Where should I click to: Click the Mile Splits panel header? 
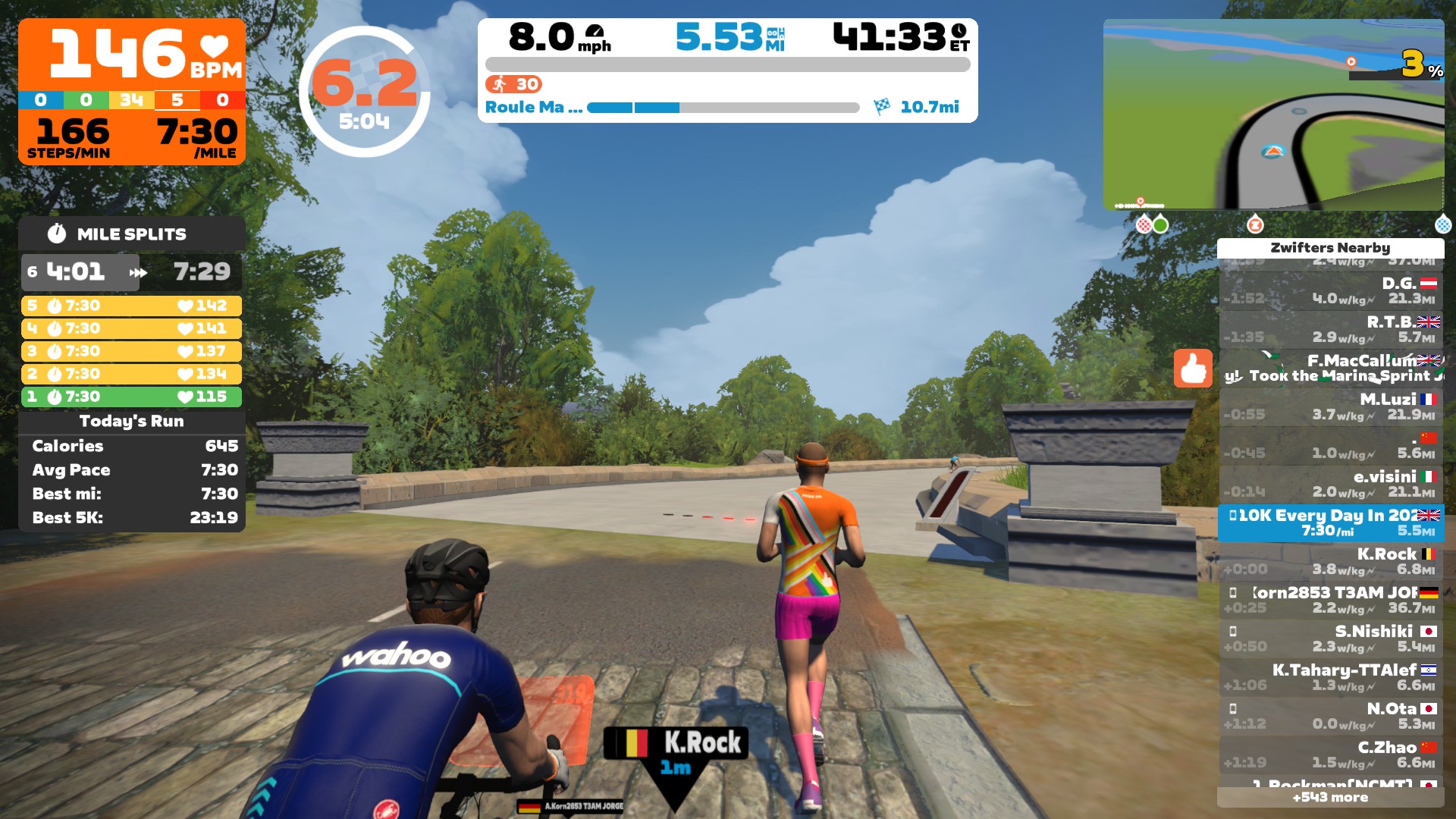tap(131, 234)
